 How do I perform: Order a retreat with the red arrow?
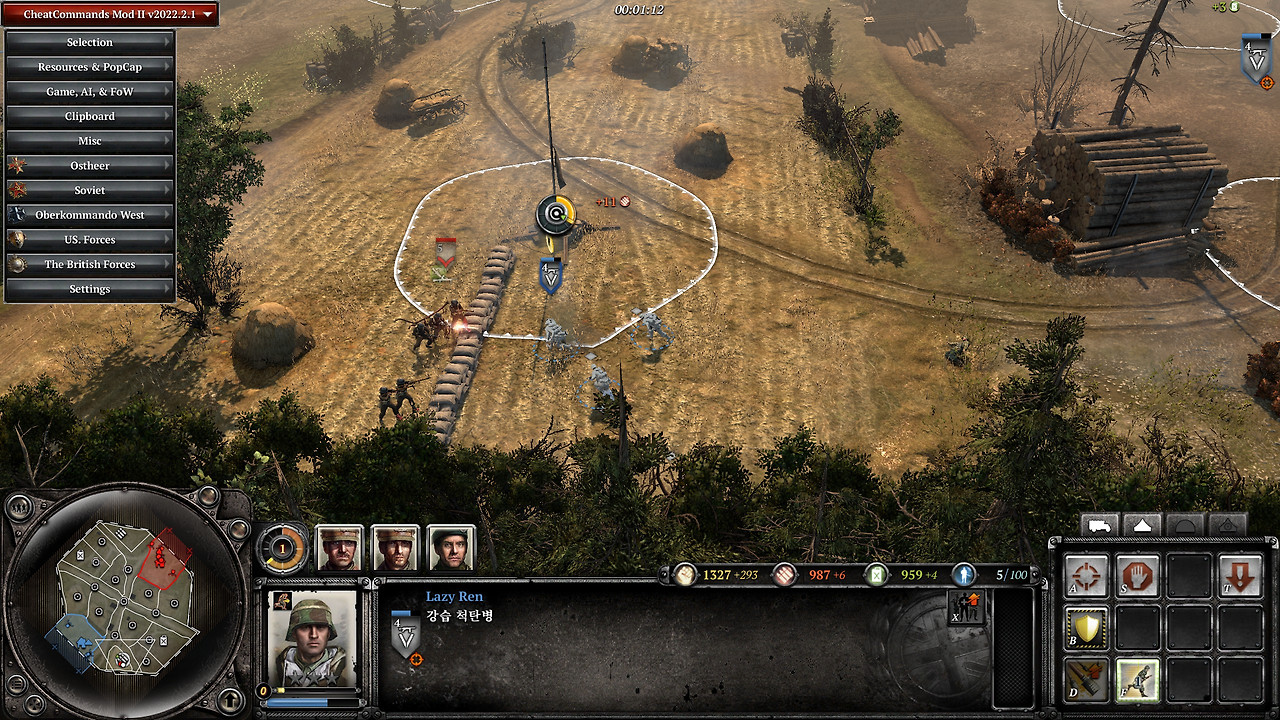[1240, 577]
